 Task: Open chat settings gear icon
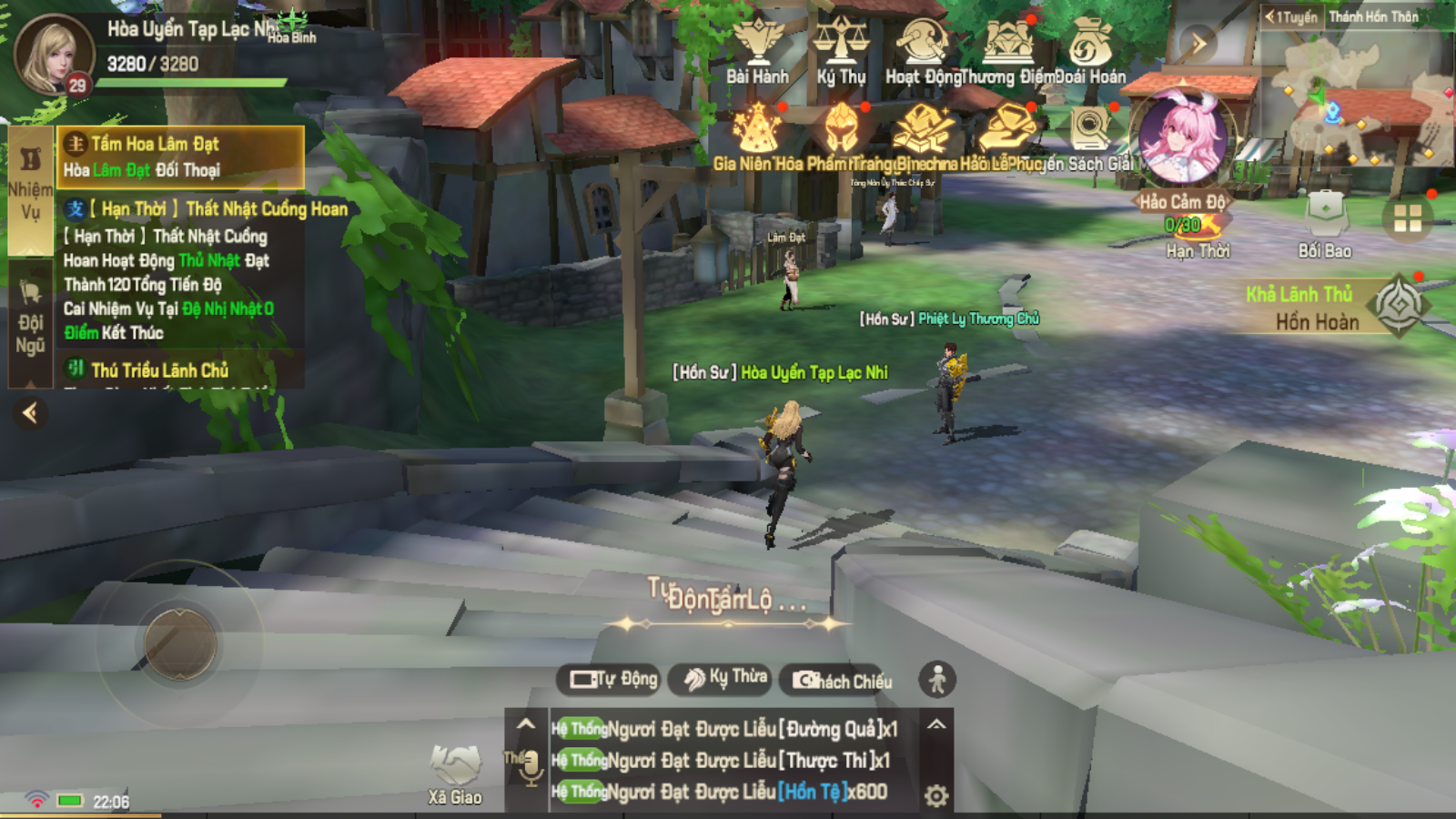click(936, 796)
